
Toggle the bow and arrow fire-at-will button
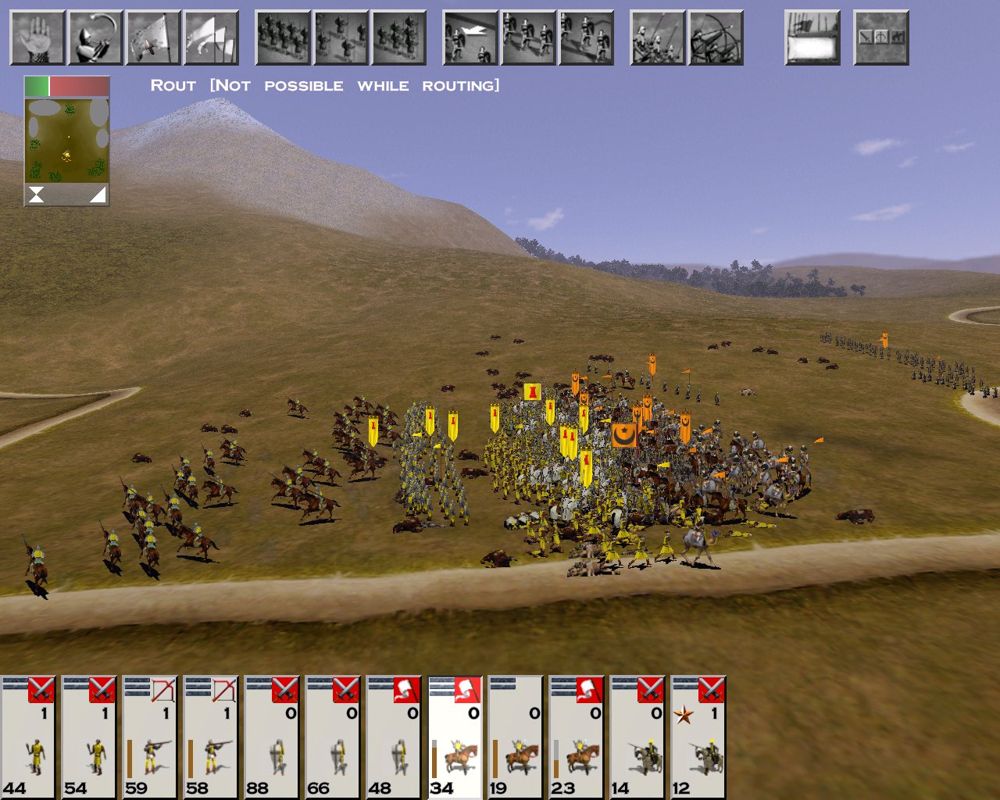716,37
